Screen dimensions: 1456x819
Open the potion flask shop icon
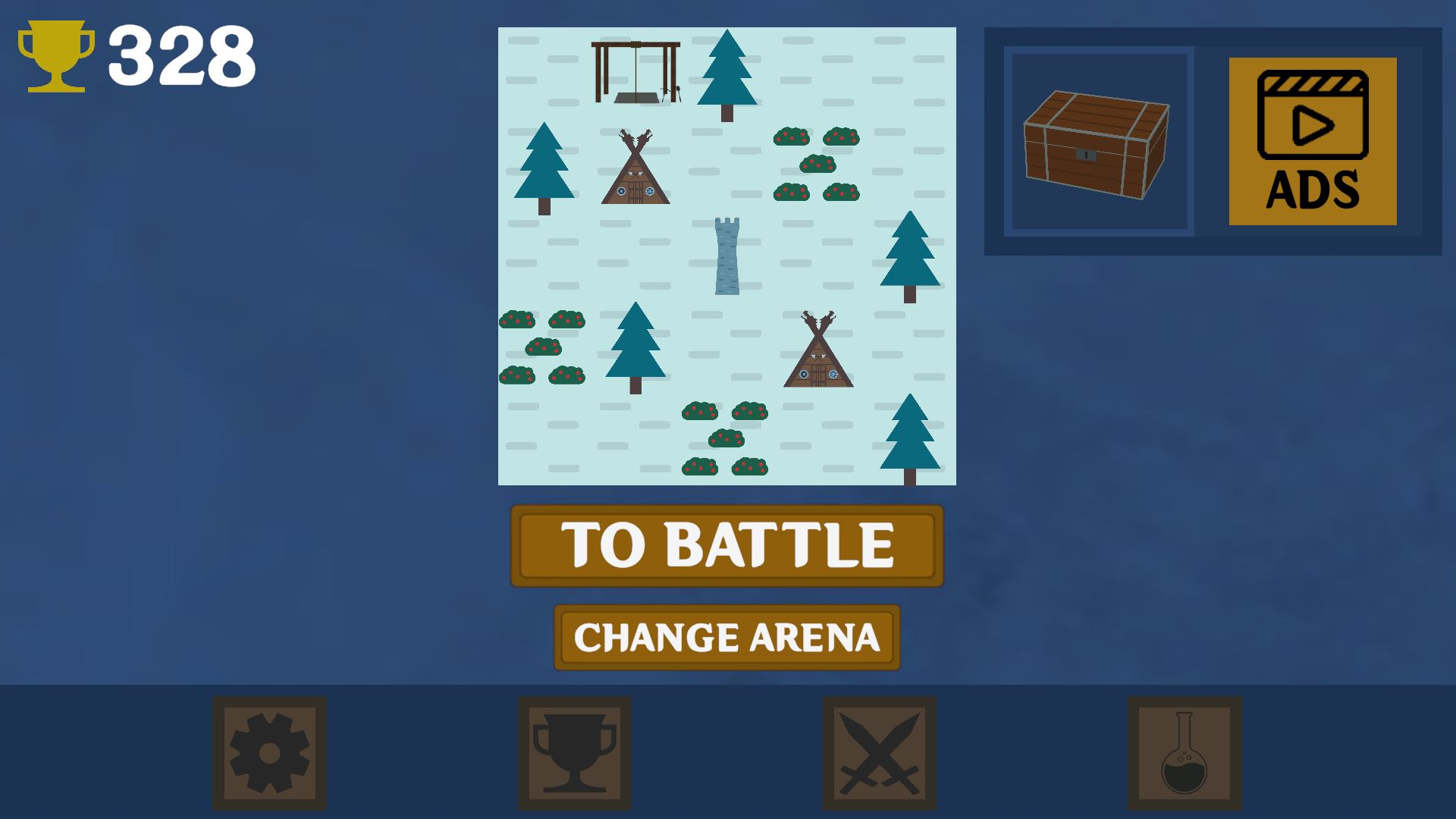1183,751
